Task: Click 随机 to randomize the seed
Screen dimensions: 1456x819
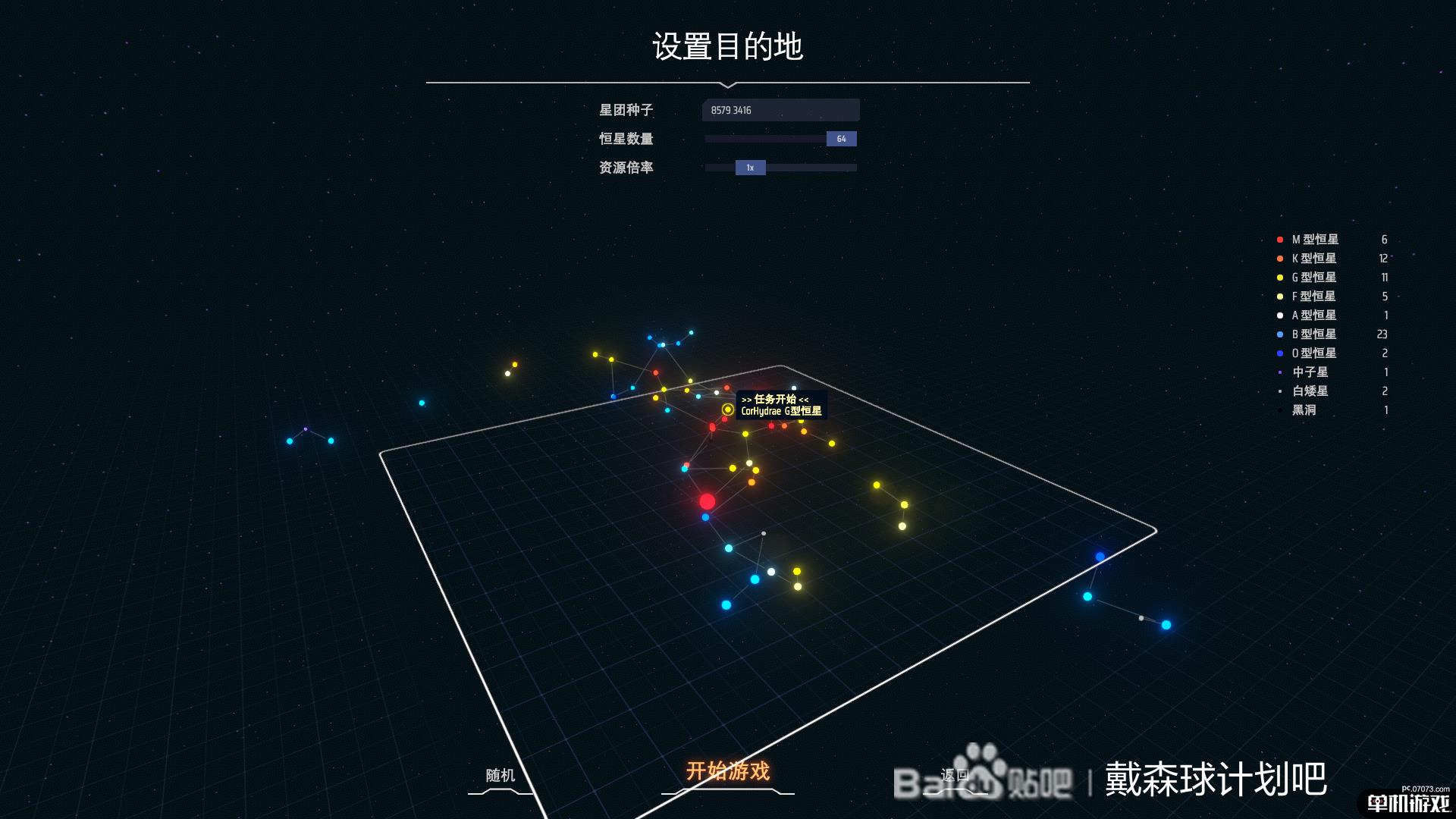Action: [x=500, y=775]
